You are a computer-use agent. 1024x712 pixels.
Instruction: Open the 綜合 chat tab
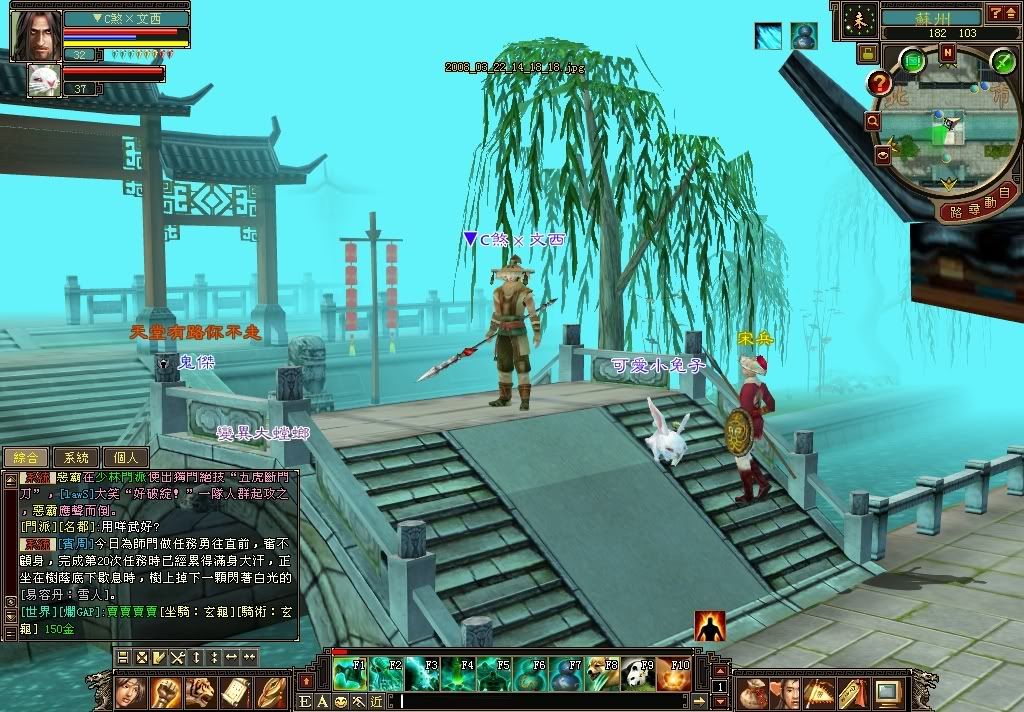[25, 458]
